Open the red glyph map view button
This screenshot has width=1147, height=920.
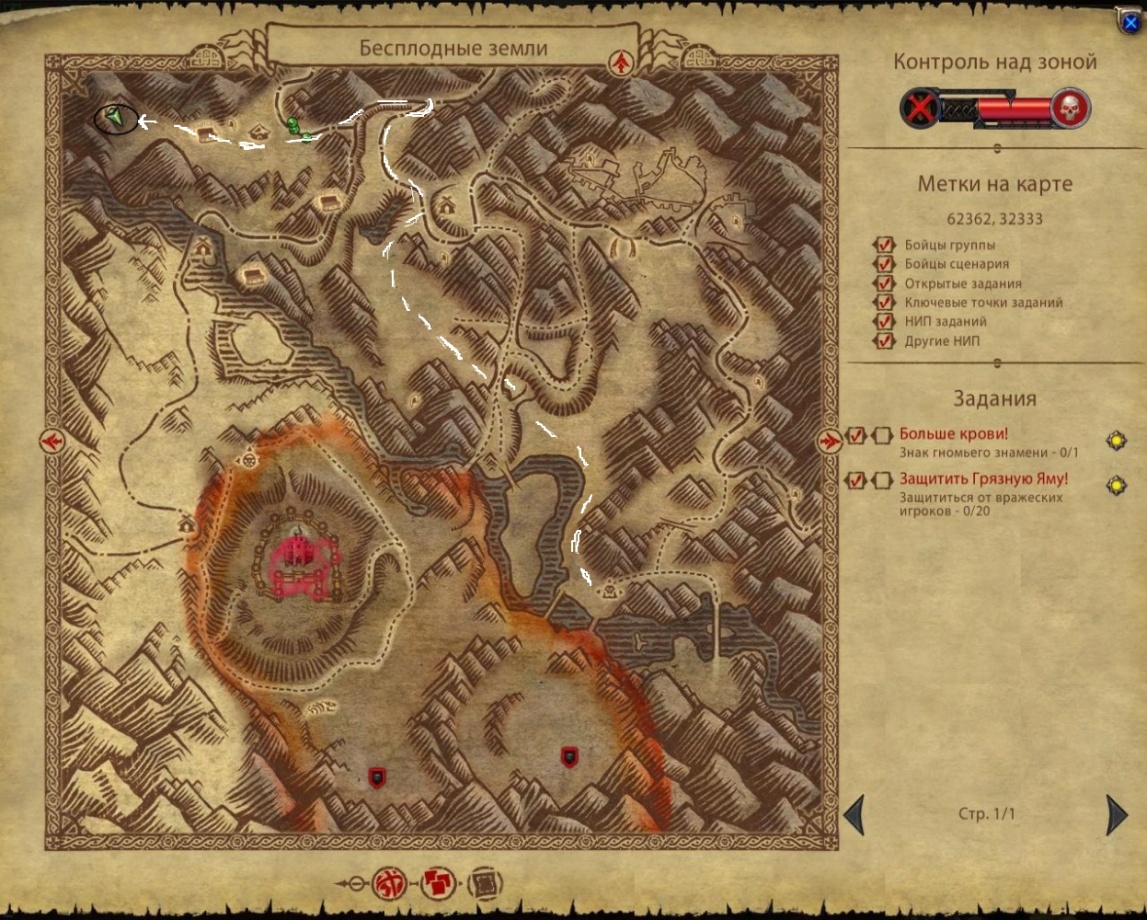point(387,883)
